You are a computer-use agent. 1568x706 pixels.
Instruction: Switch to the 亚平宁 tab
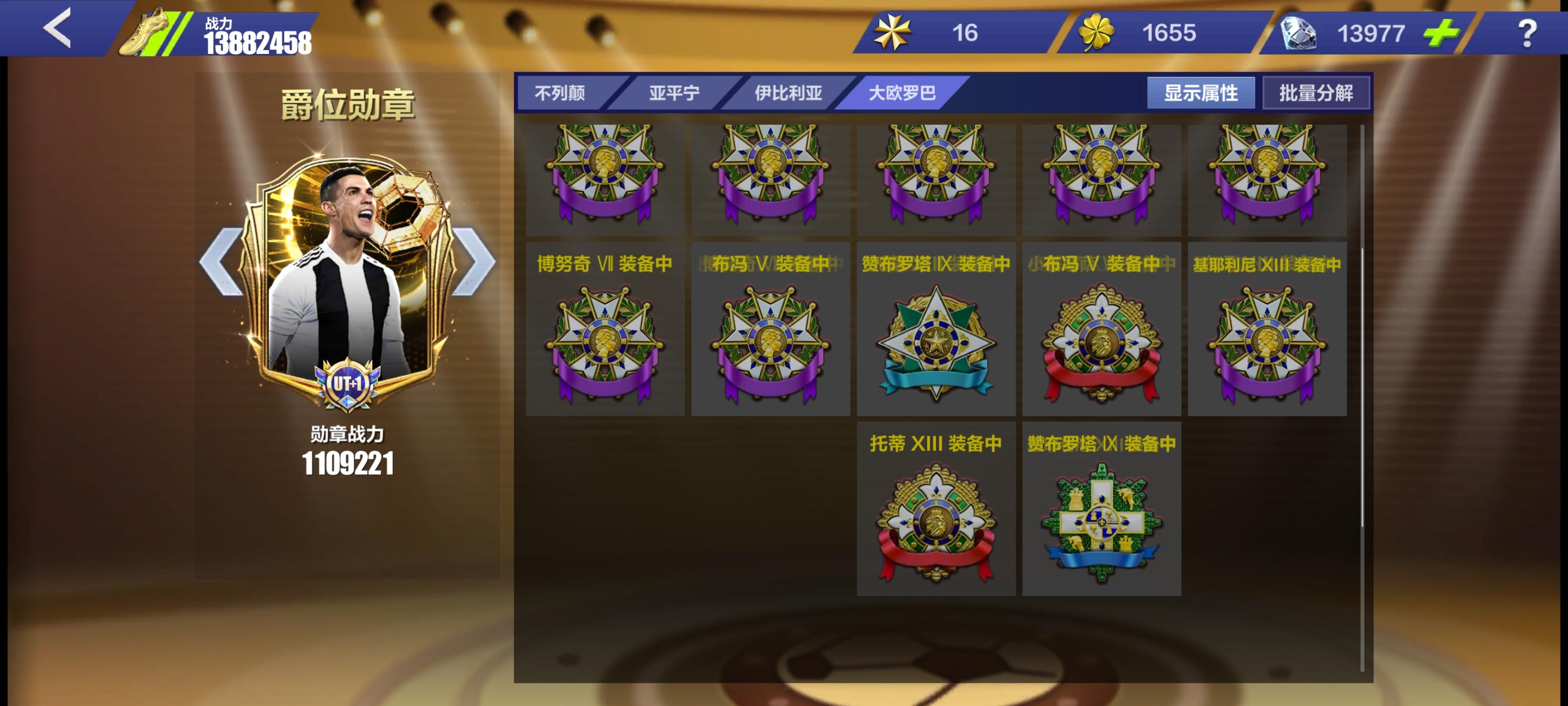pos(674,93)
